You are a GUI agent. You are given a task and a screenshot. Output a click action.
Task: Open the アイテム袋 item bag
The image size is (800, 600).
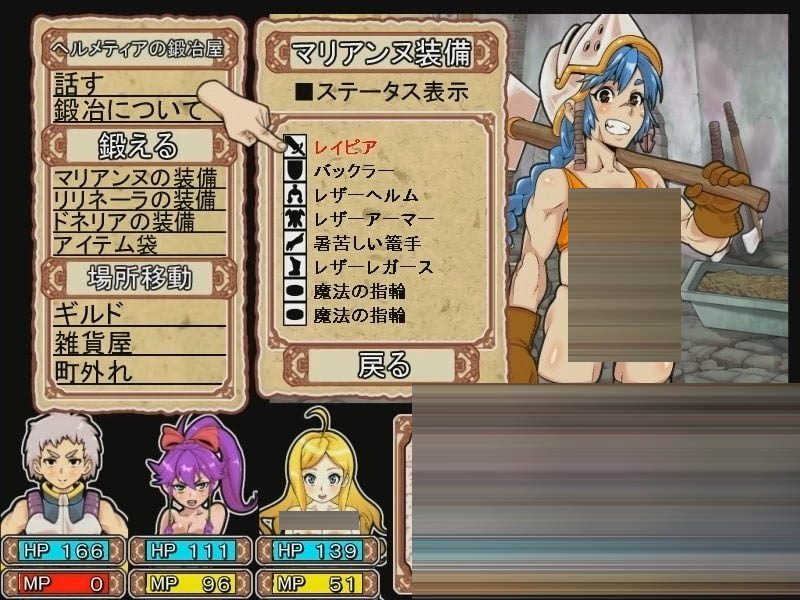(x=105, y=244)
